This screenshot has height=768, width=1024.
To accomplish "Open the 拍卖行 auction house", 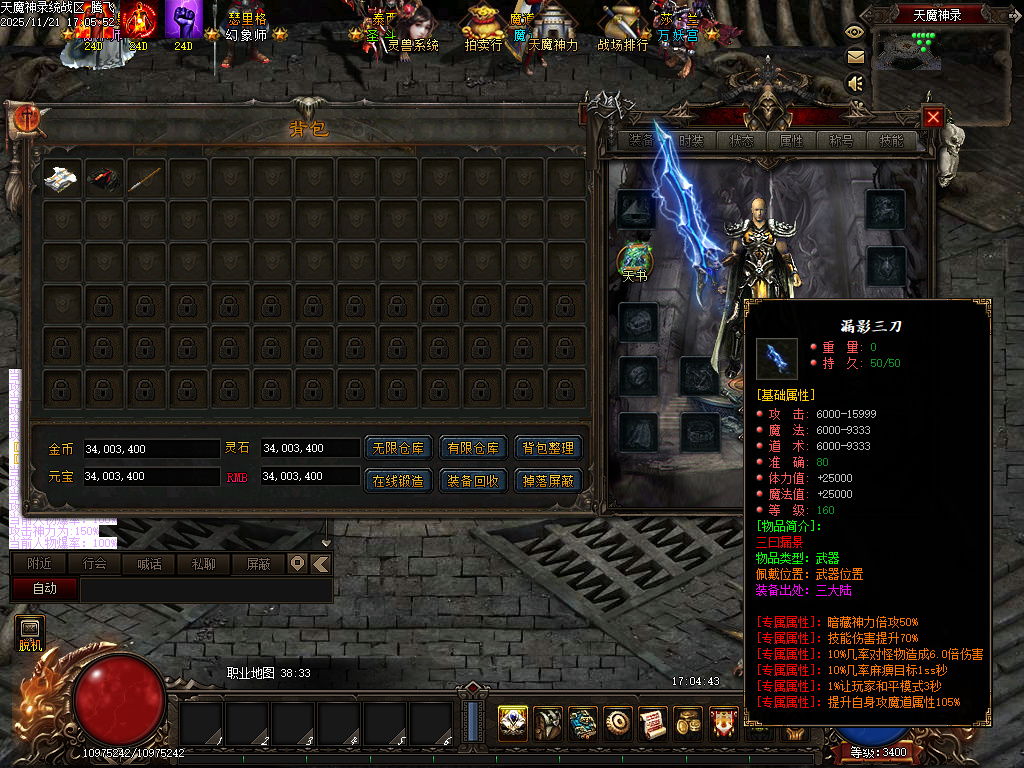I will 484,30.
